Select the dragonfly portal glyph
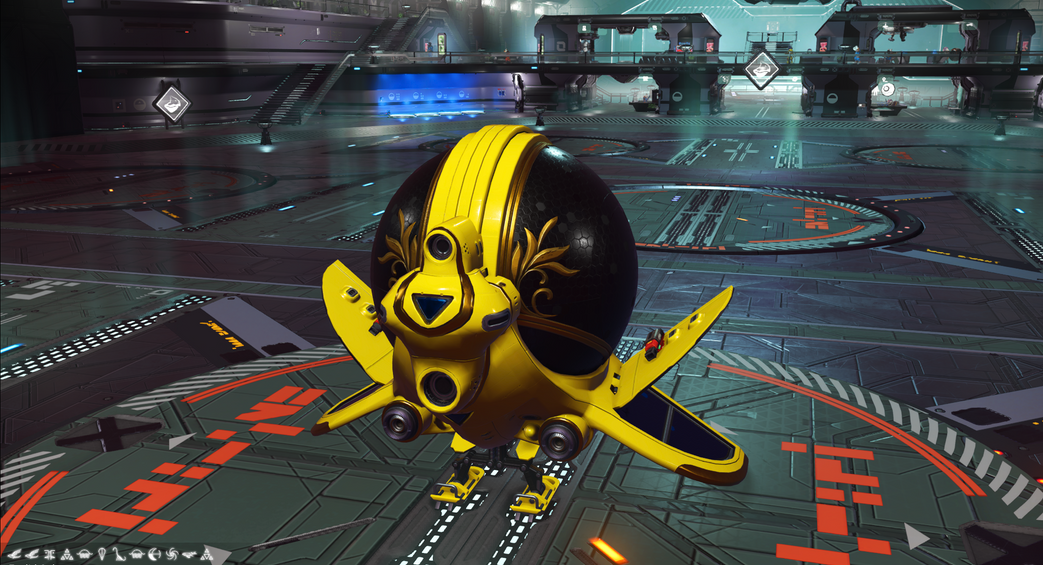1043x565 pixels. (49, 554)
